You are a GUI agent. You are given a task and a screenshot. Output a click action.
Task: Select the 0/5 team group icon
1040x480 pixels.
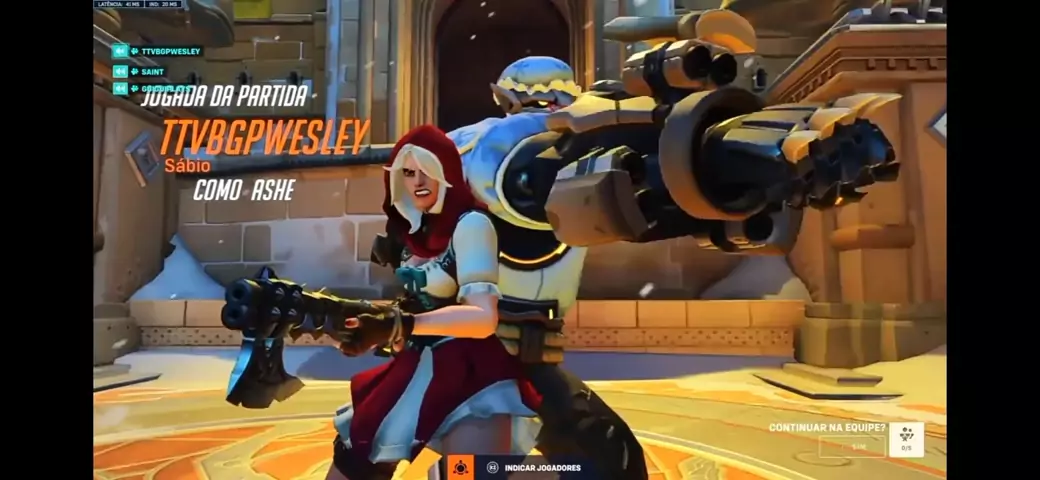coord(906,440)
